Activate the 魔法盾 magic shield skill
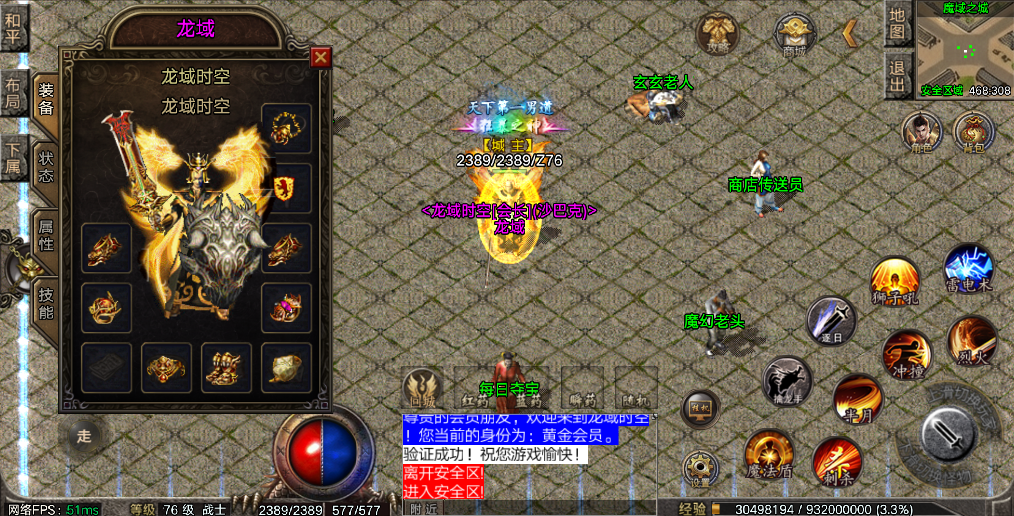 [x=768, y=455]
